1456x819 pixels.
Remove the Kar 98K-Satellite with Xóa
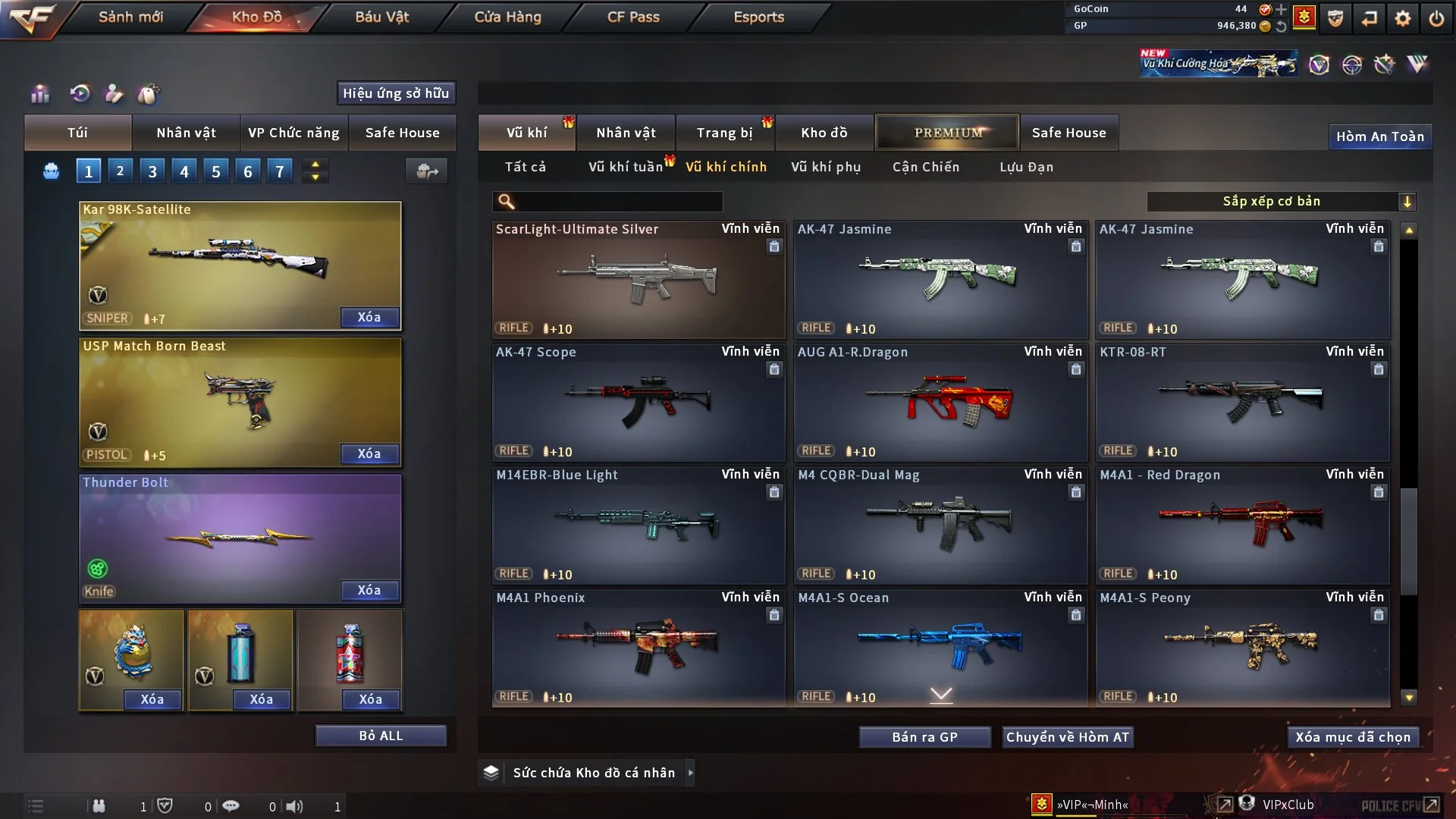[369, 317]
